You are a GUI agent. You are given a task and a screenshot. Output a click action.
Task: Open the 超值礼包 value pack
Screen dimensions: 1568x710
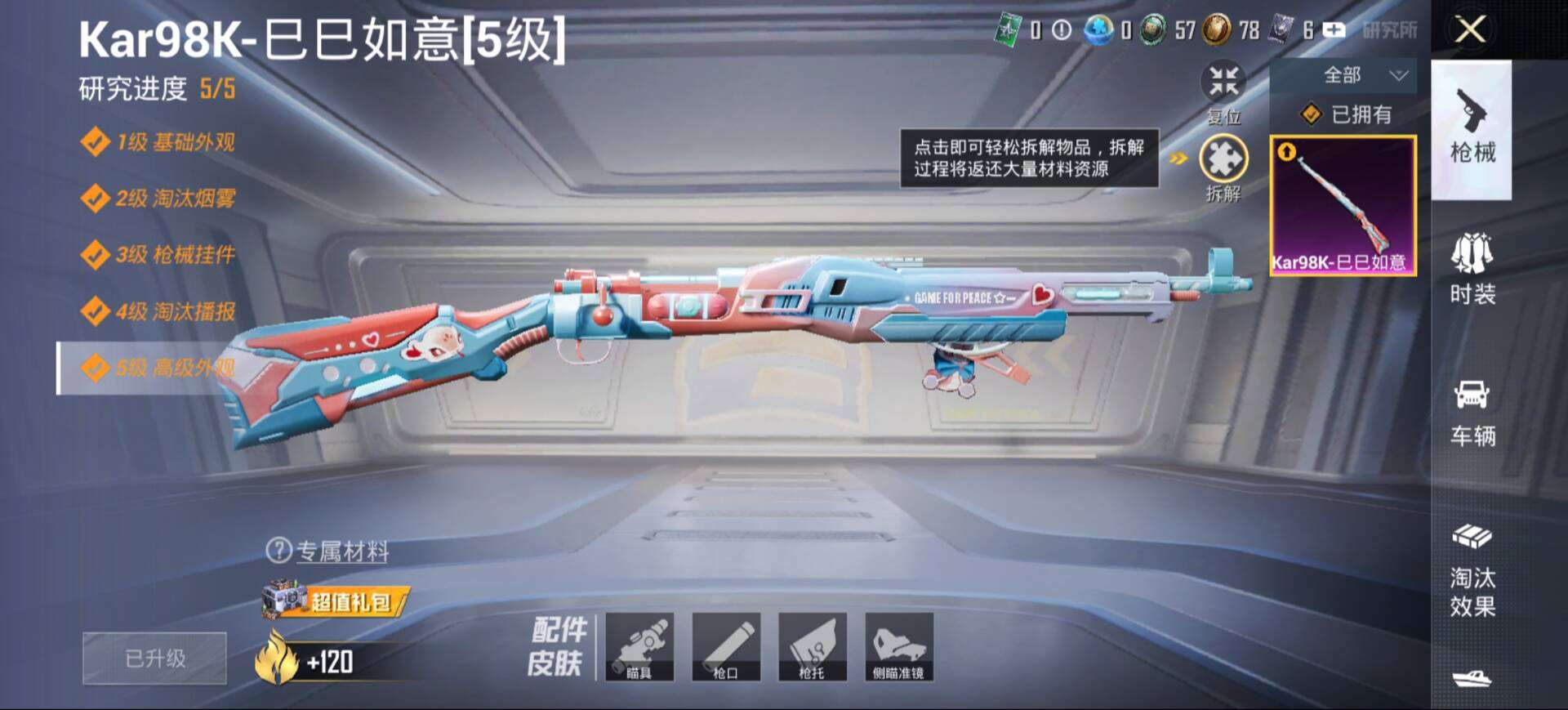point(351,599)
